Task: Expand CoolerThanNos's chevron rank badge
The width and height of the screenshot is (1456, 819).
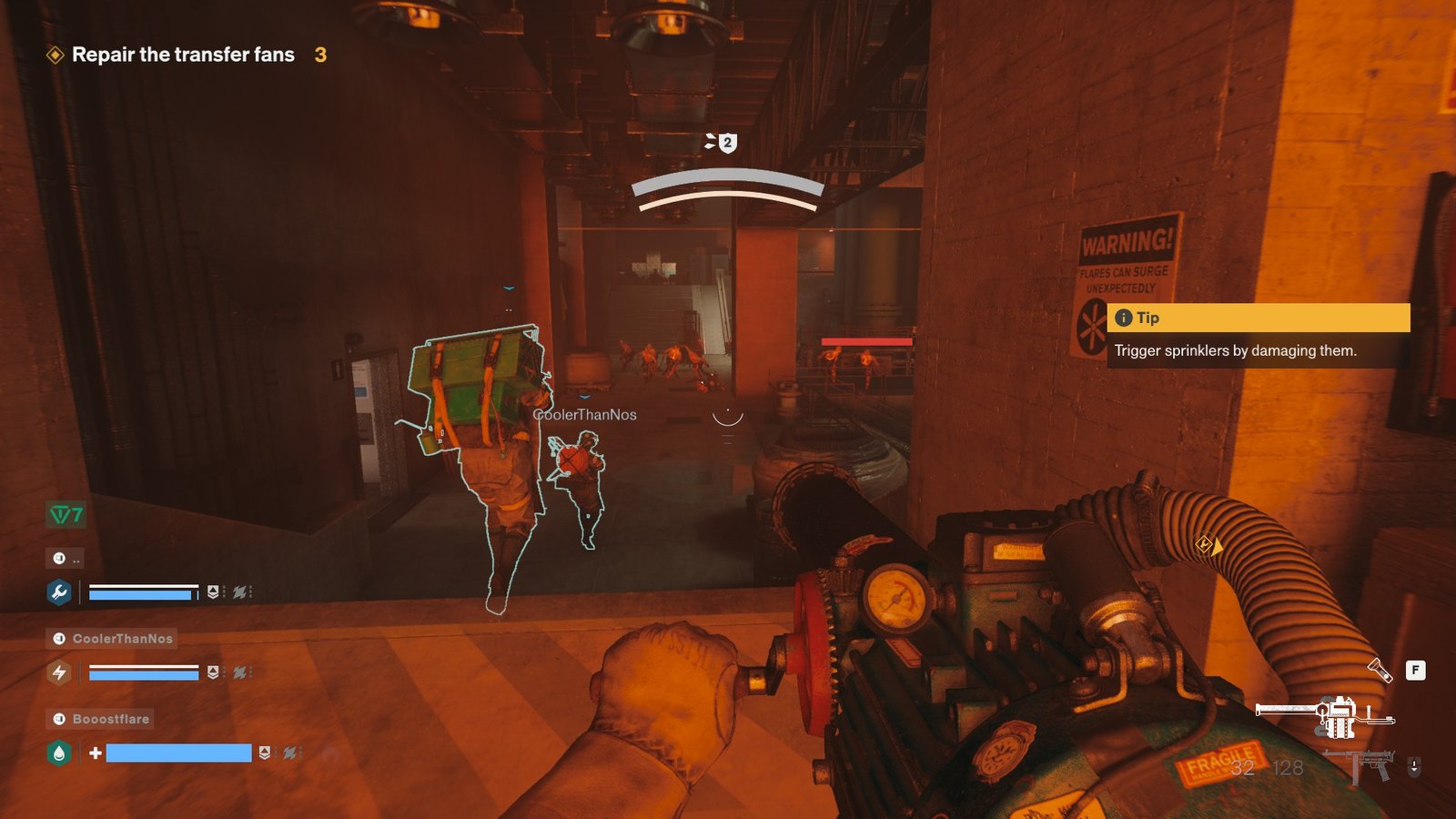Action: (x=211, y=672)
